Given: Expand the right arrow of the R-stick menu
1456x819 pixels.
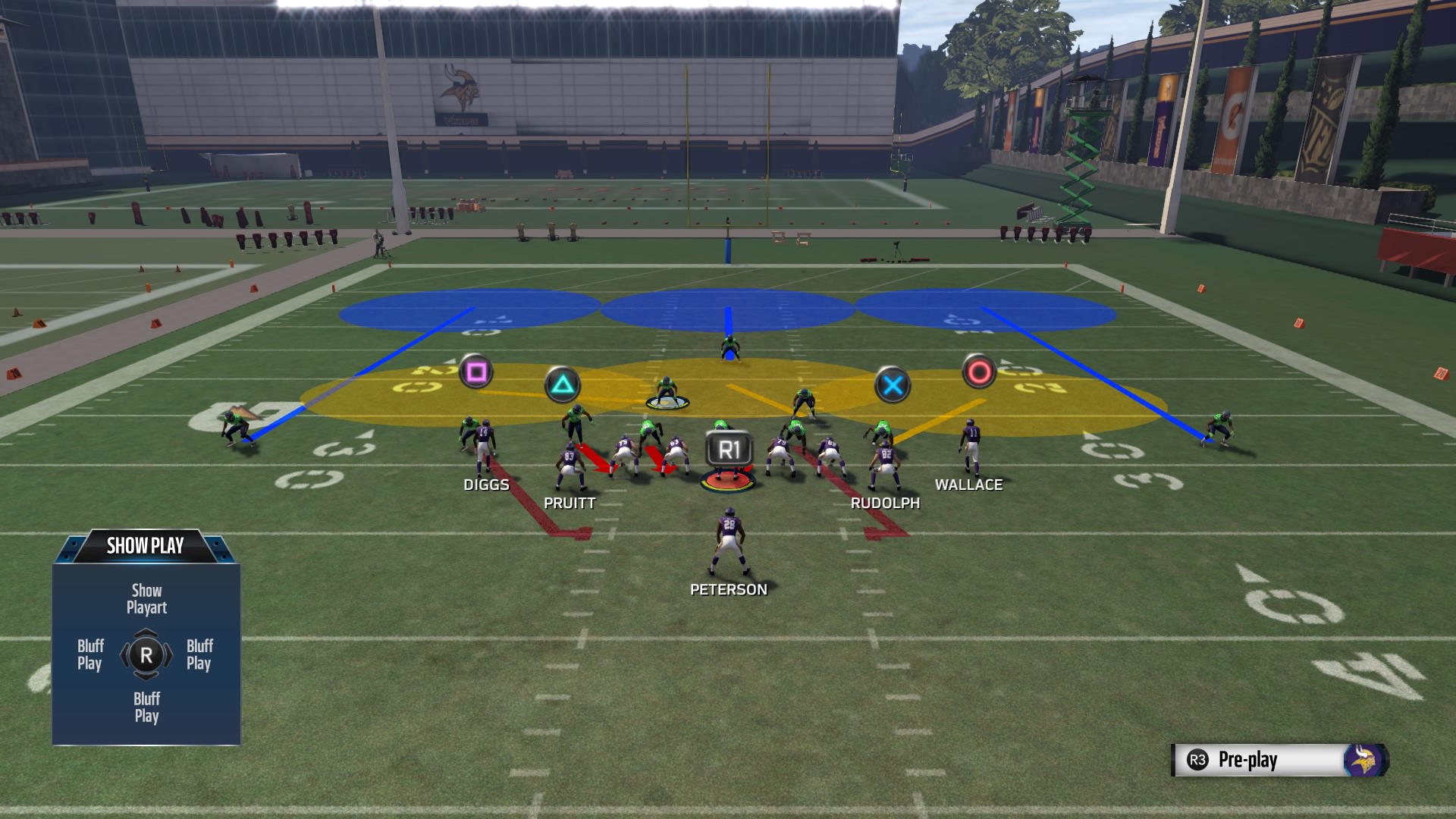Looking at the screenshot, I should click(x=168, y=655).
